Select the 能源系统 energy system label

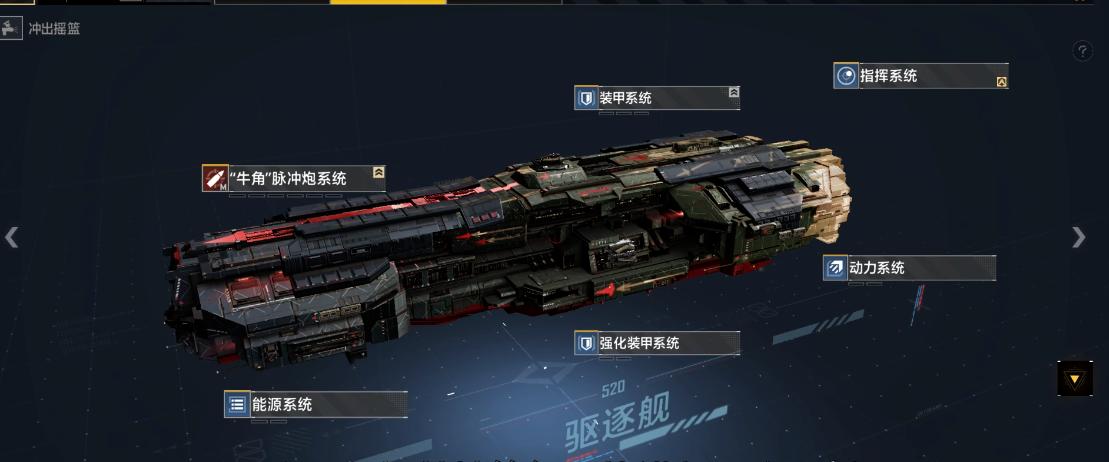(x=315, y=404)
